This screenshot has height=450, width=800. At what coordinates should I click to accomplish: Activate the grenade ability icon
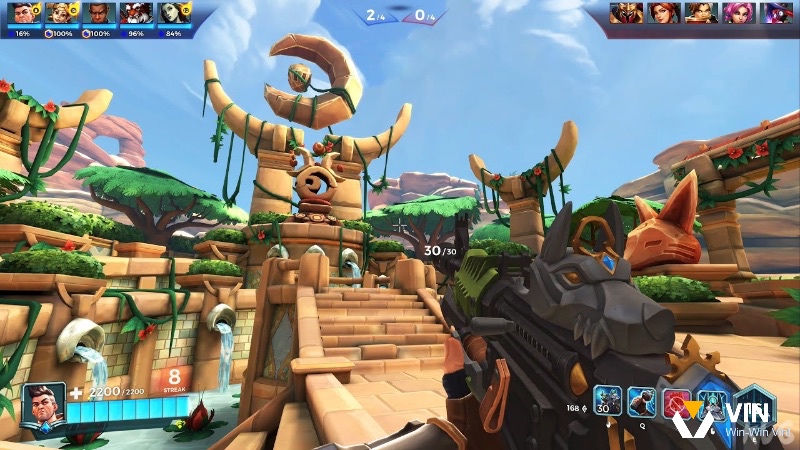click(641, 401)
